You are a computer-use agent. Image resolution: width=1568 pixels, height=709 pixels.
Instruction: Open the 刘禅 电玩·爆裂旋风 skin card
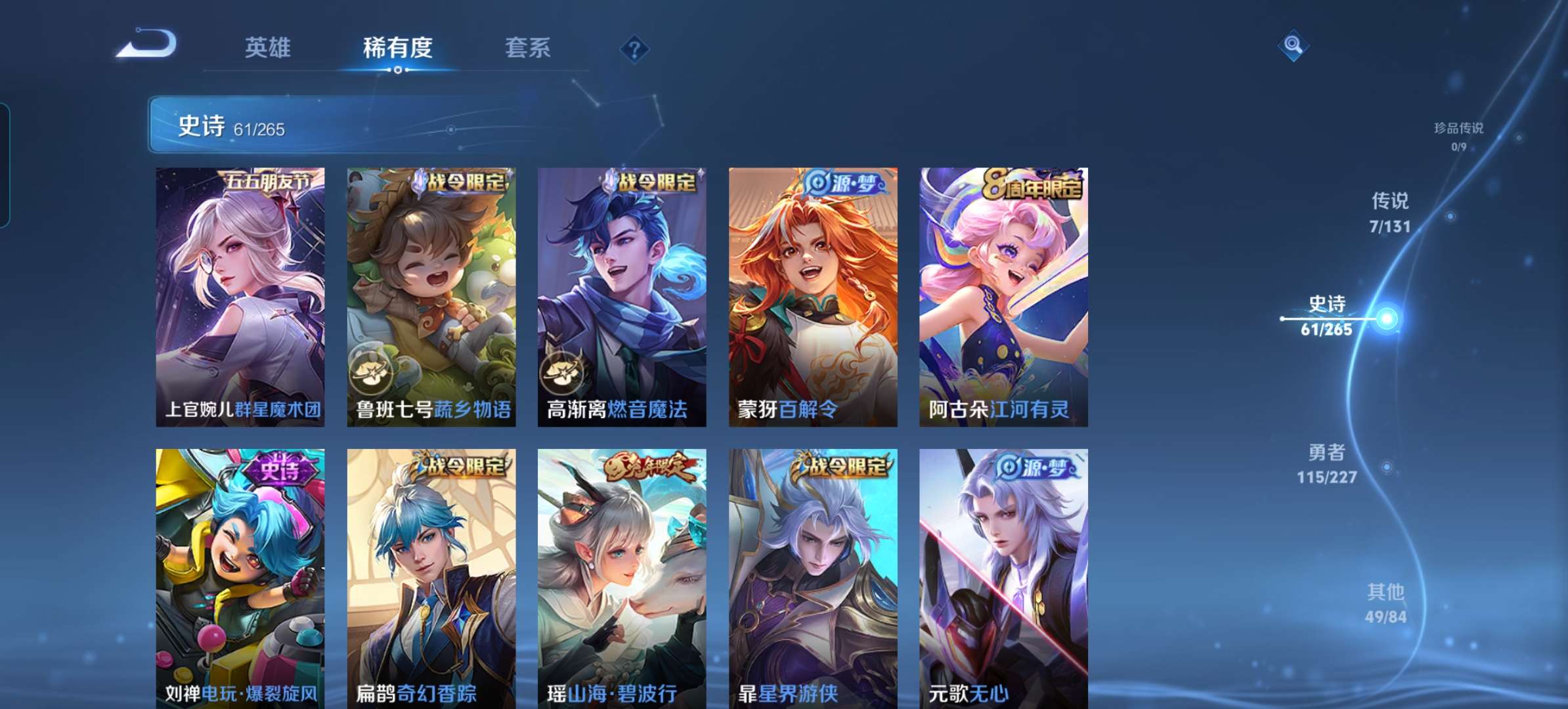point(240,578)
